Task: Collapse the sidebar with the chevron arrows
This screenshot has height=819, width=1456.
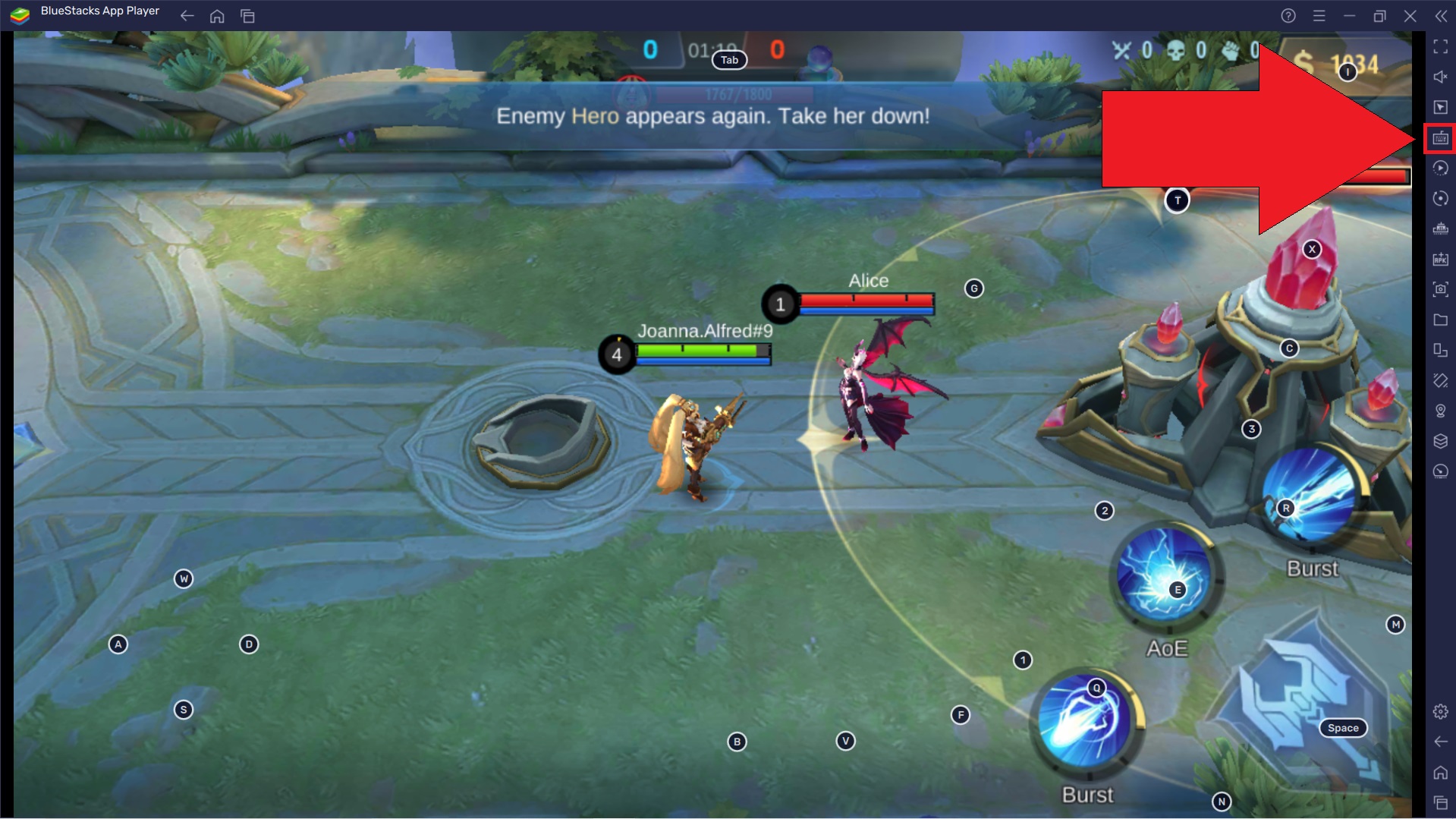Action: 1440,15
